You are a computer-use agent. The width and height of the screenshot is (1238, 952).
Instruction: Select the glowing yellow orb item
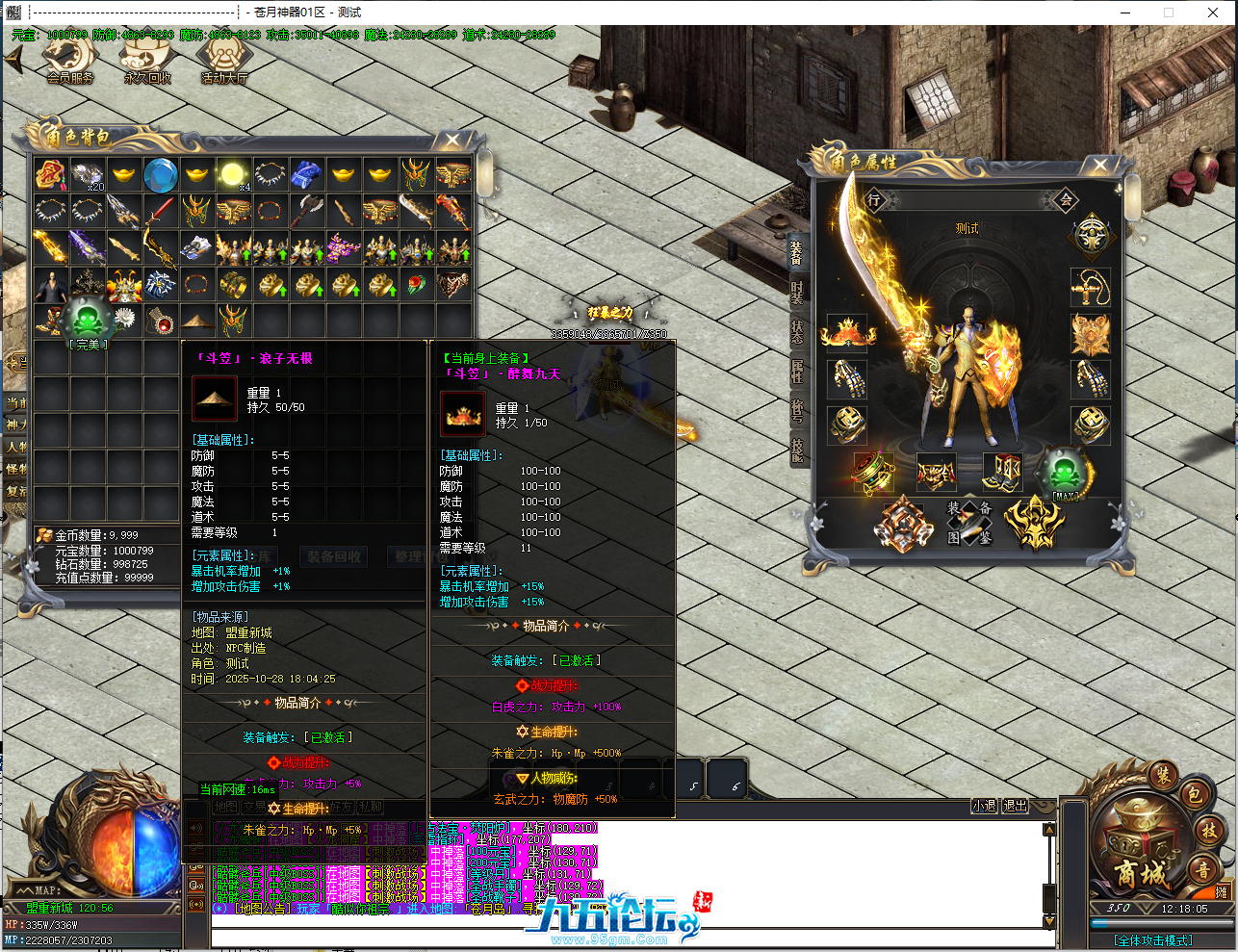pyautogui.click(x=233, y=174)
